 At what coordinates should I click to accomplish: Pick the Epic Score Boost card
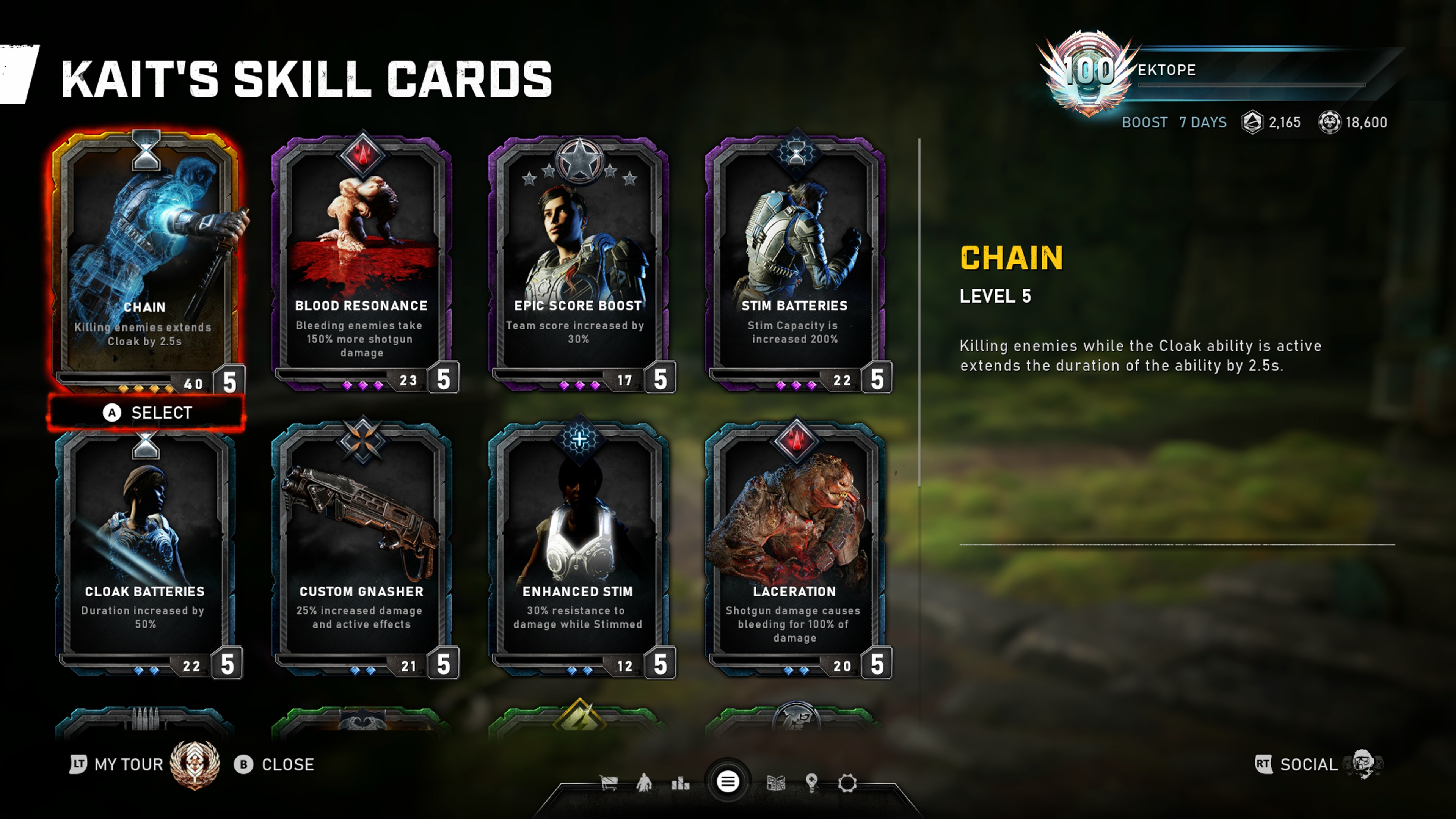click(x=578, y=260)
